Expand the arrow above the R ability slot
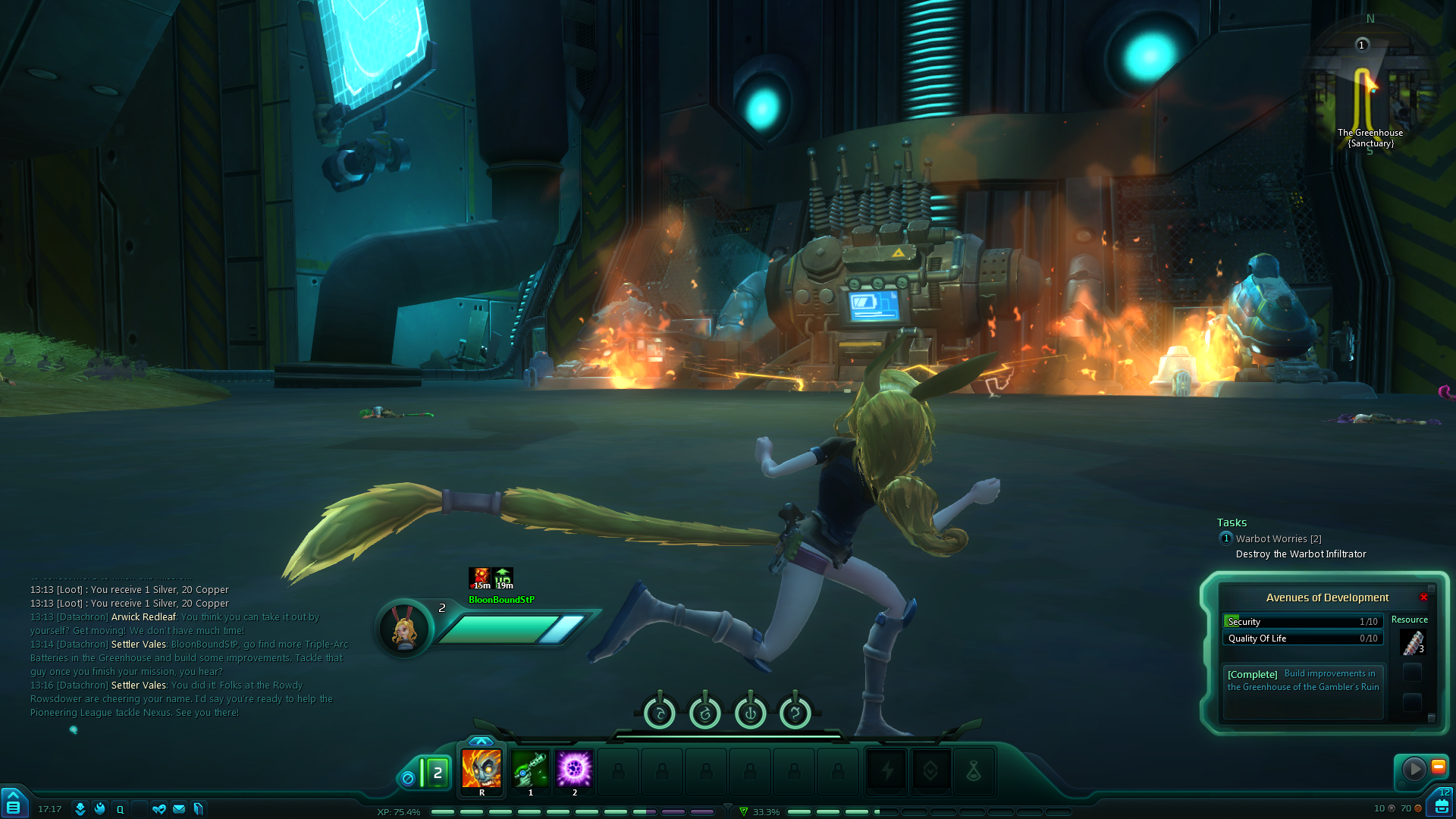Screen dimensions: 1456x819 click(482, 741)
